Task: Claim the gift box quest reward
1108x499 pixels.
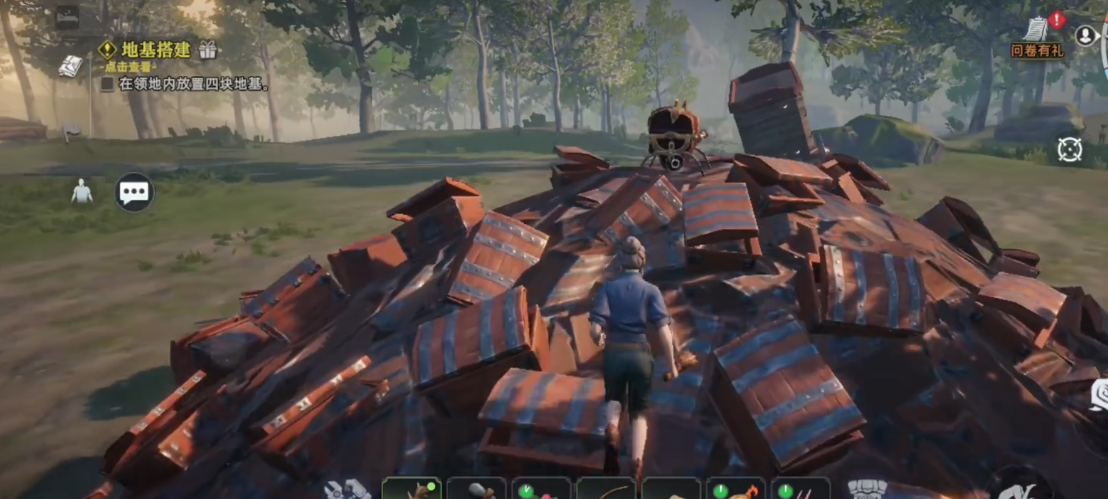Action: (x=208, y=49)
